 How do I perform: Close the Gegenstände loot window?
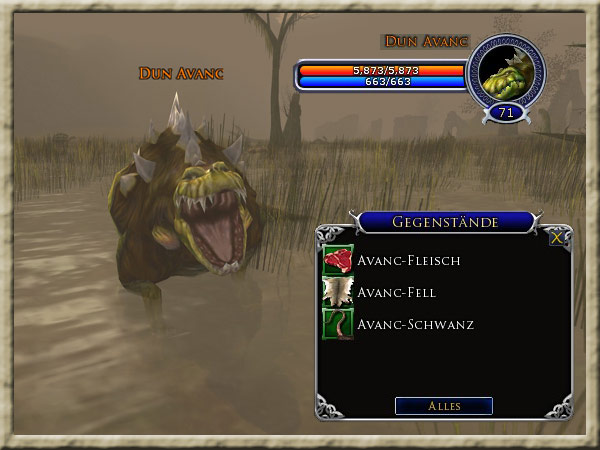pos(556,238)
